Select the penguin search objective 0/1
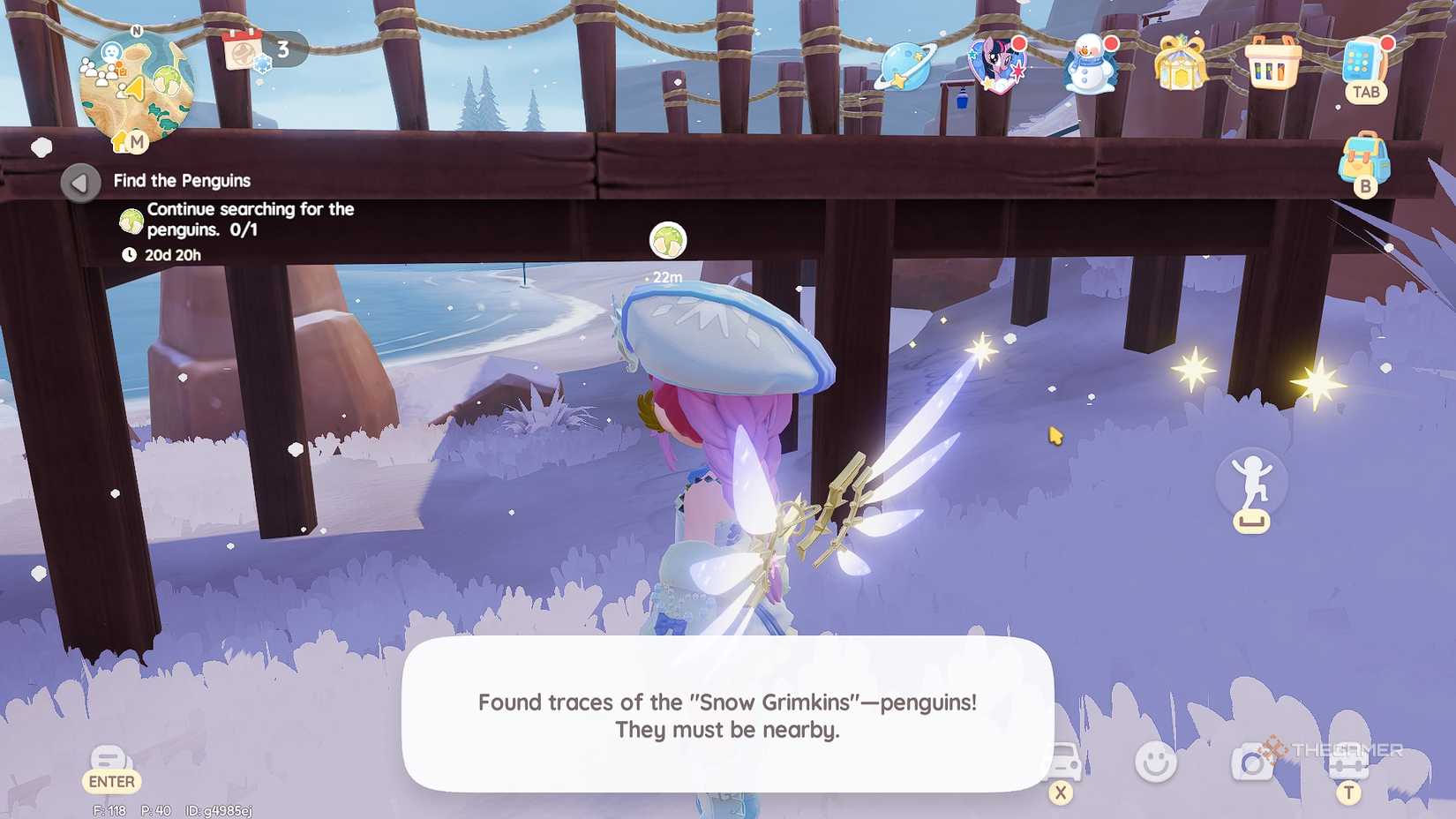The image size is (1456, 819). (240, 219)
